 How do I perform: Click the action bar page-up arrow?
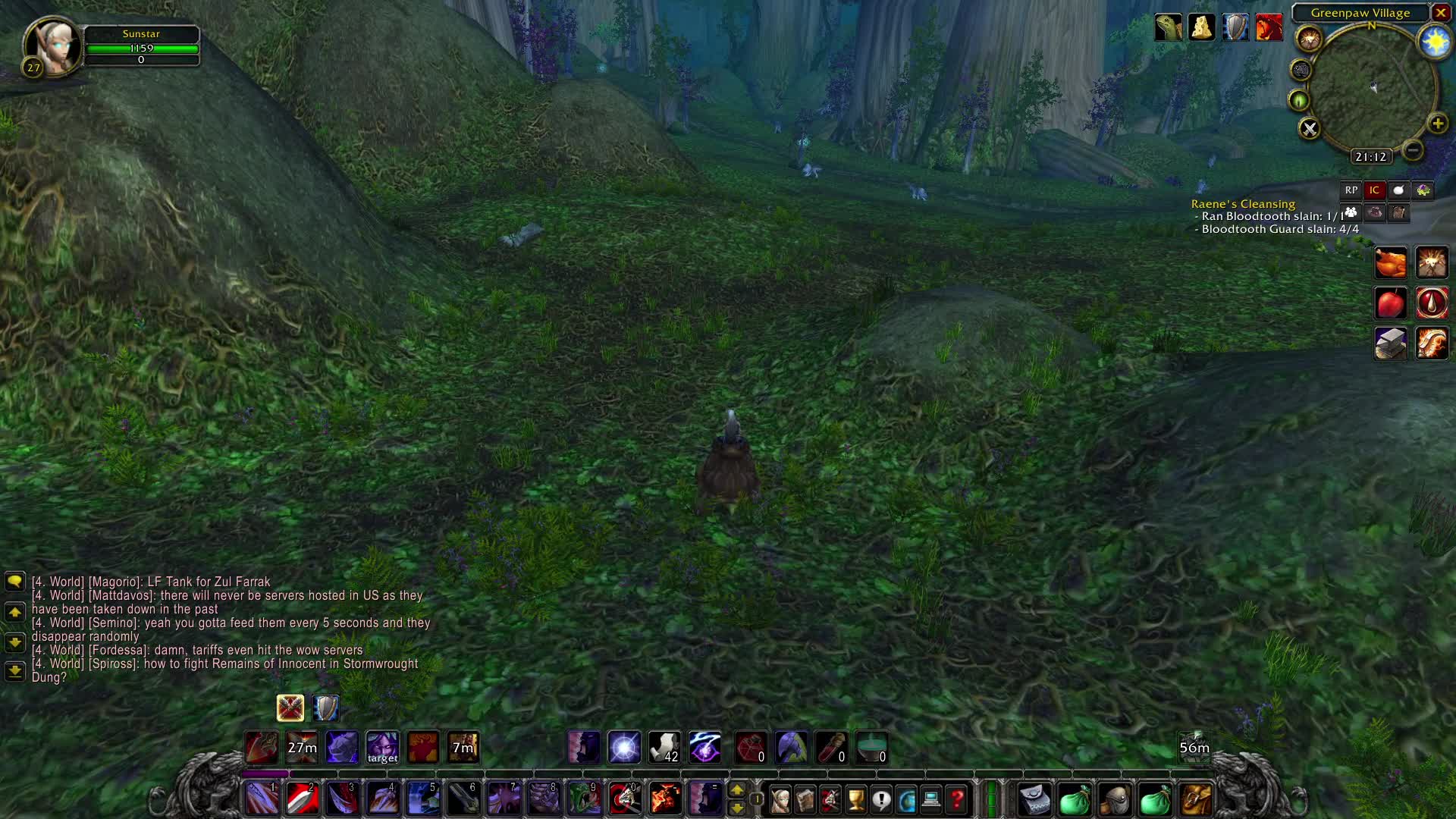[x=738, y=791]
